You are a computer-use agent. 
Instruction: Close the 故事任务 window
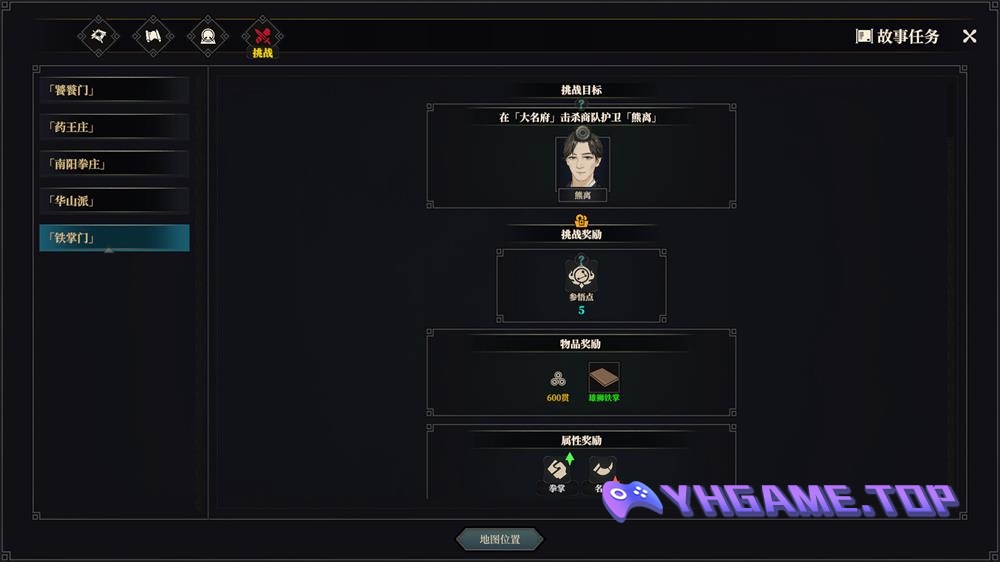point(969,36)
